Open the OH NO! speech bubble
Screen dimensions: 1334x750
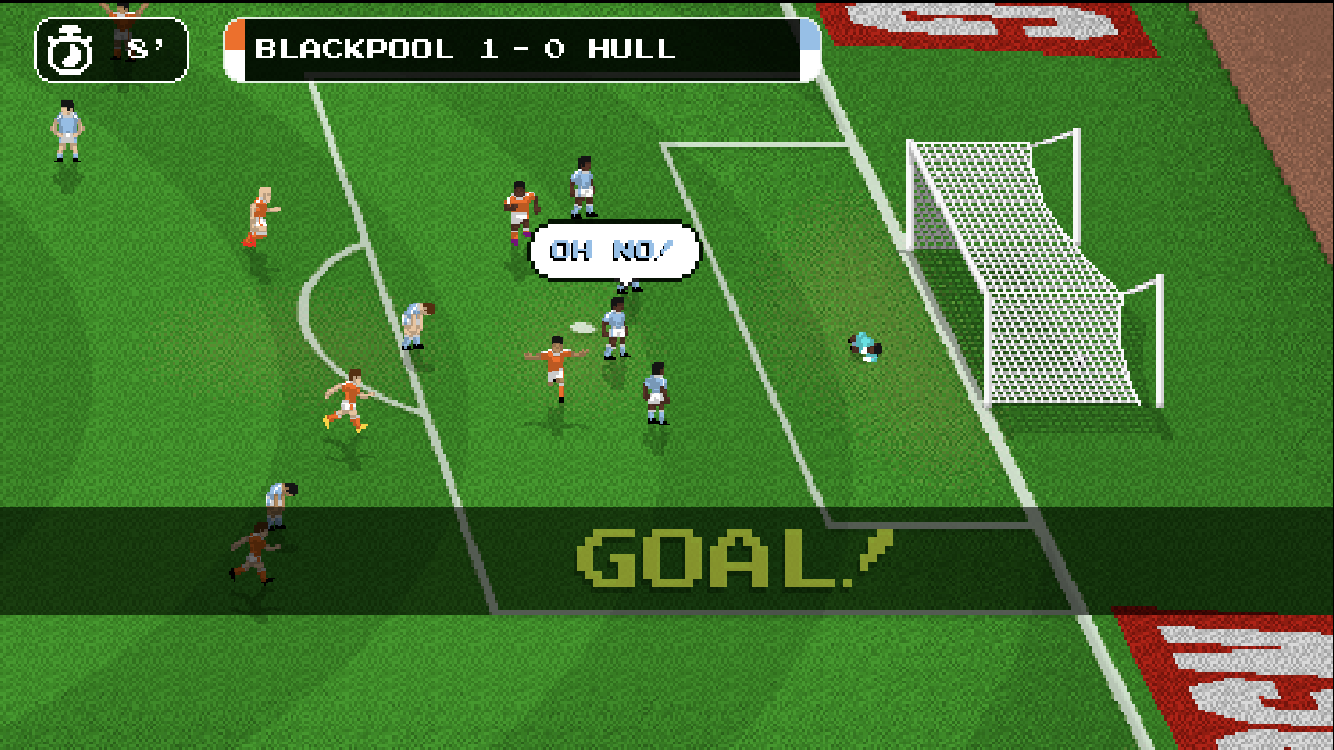[614, 251]
